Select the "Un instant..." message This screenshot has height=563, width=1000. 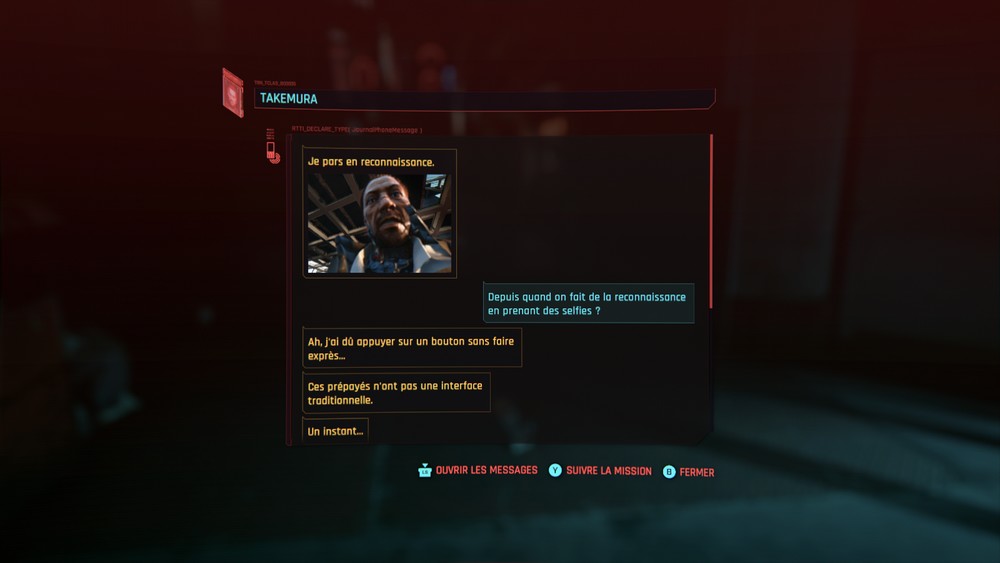(335, 431)
